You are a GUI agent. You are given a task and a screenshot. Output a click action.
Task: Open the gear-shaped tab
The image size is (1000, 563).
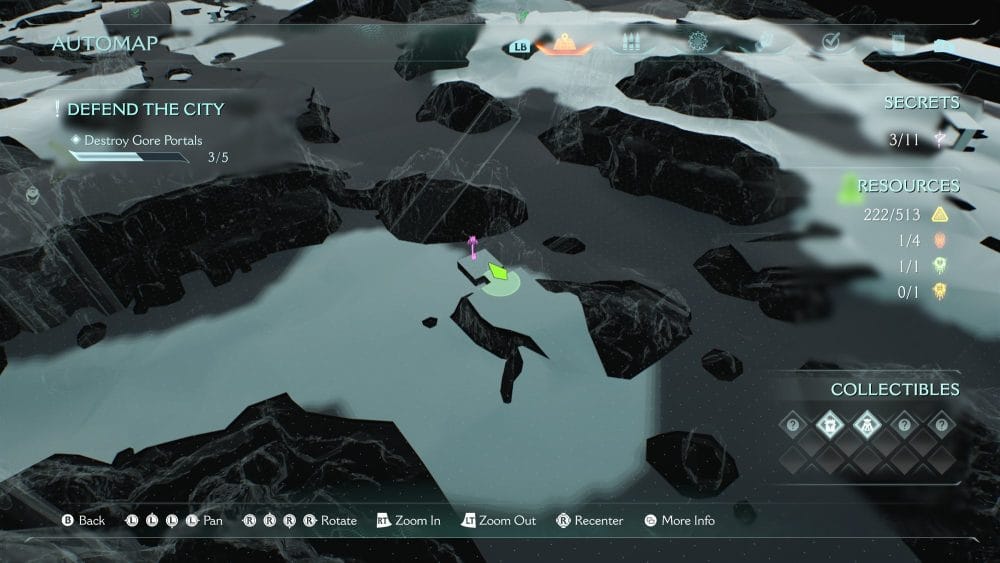(698, 43)
